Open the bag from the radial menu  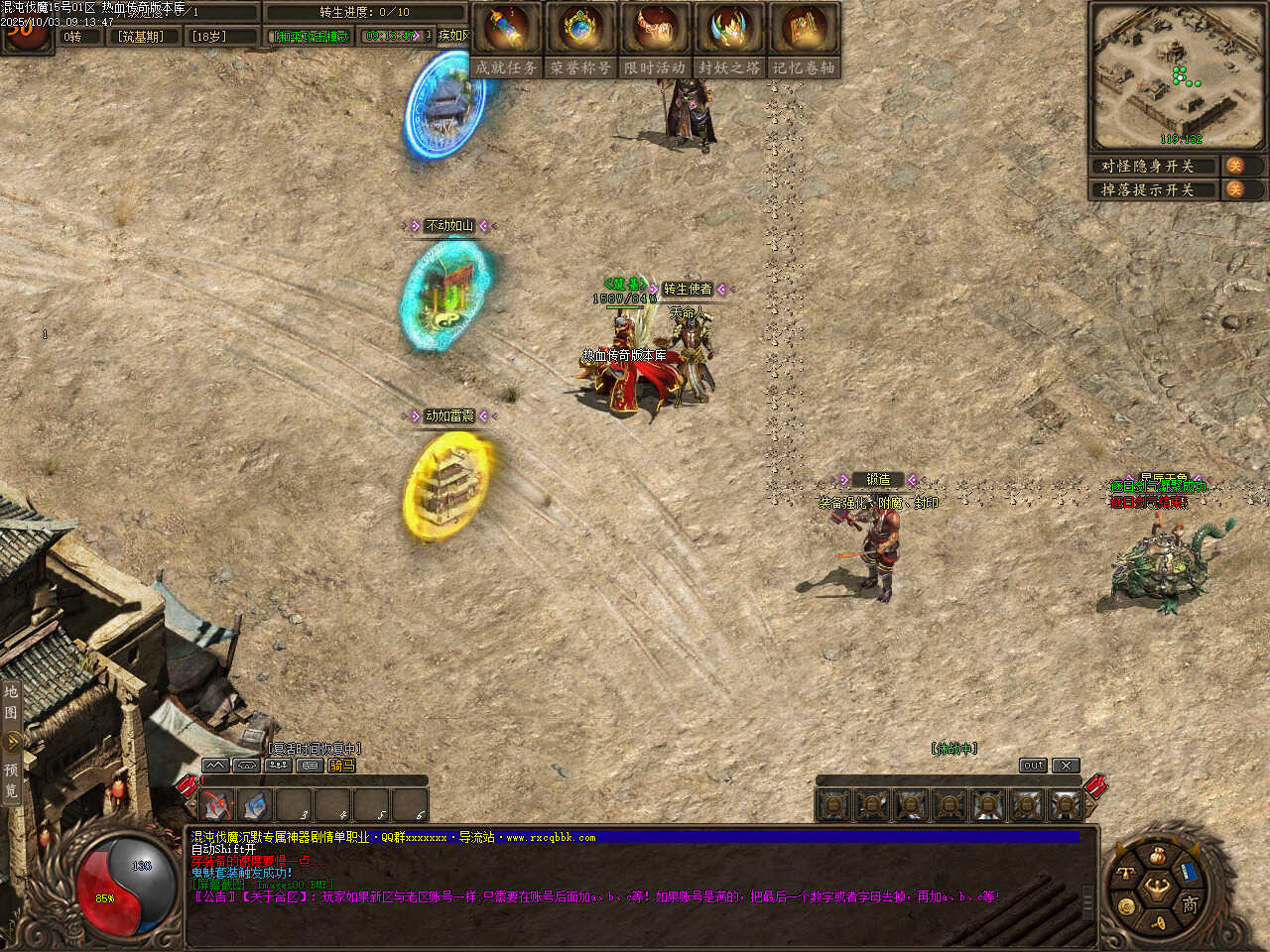coord(1156,855)
